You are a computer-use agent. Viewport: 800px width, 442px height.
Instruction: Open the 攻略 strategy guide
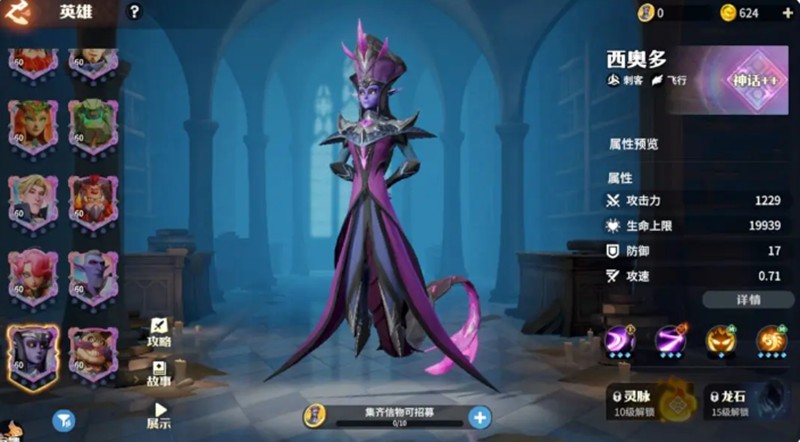click(159, 332)
